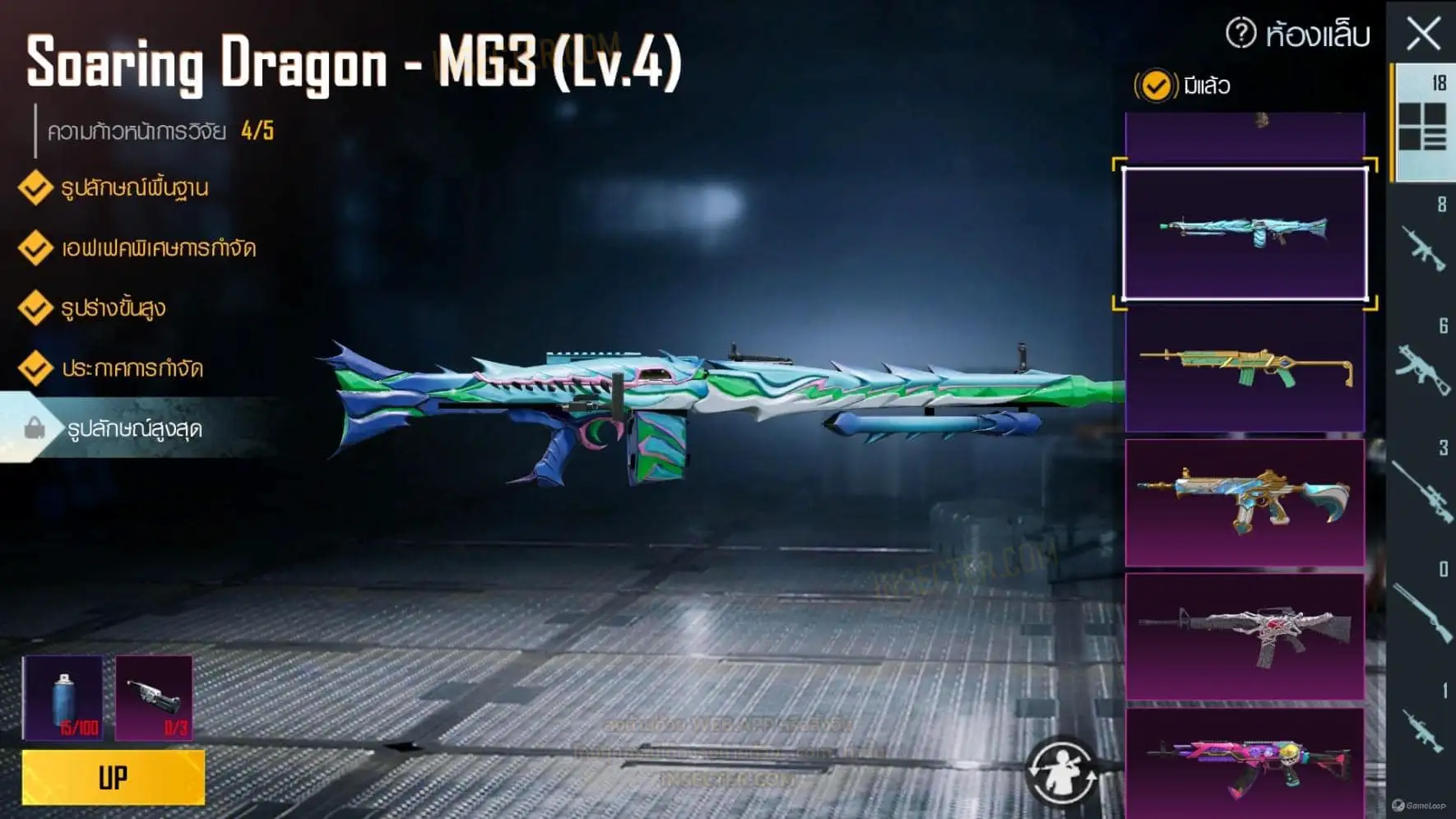1456x819 pixels.
Task: Show the รูปลักษณ์พื้นฐาน upgrade level
Action: (x=134, y=188)
